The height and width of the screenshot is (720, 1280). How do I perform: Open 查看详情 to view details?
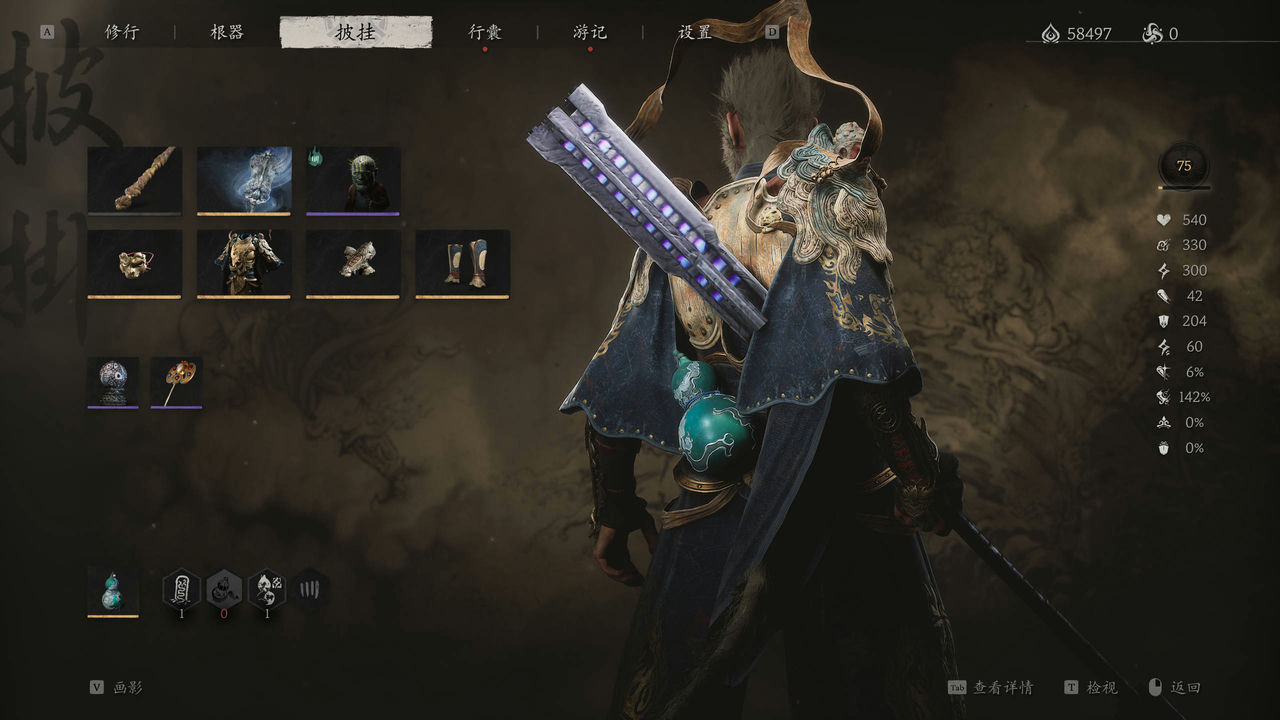(1003, 688)
